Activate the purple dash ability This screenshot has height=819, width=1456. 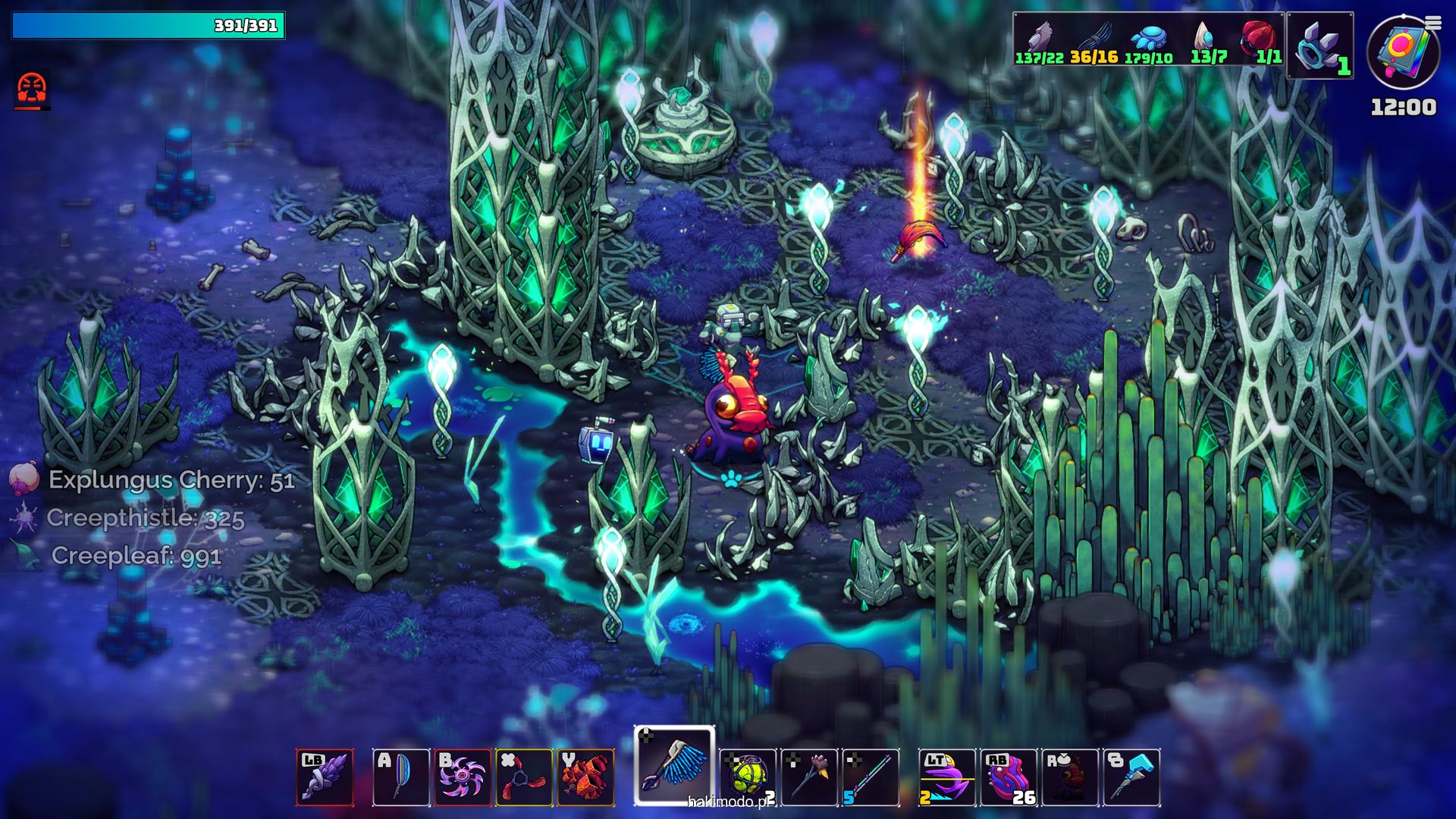click(x=947, y=777)
